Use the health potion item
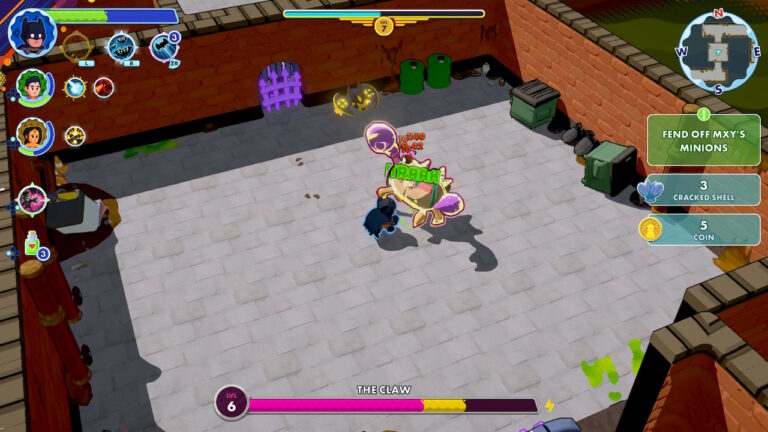768x432 pixels. (33, 245)
